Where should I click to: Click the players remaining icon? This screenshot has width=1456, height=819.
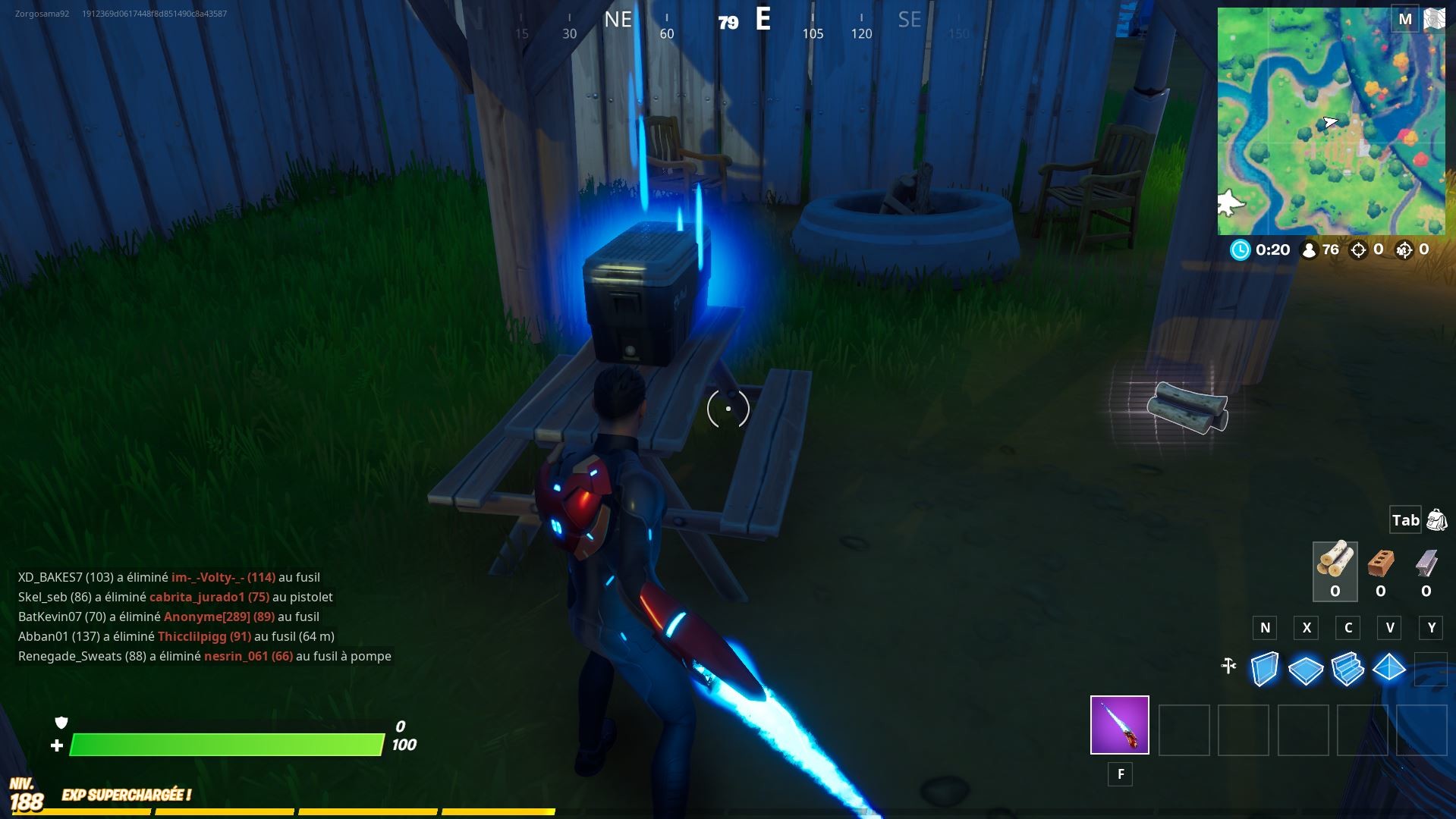[1310, 249]
